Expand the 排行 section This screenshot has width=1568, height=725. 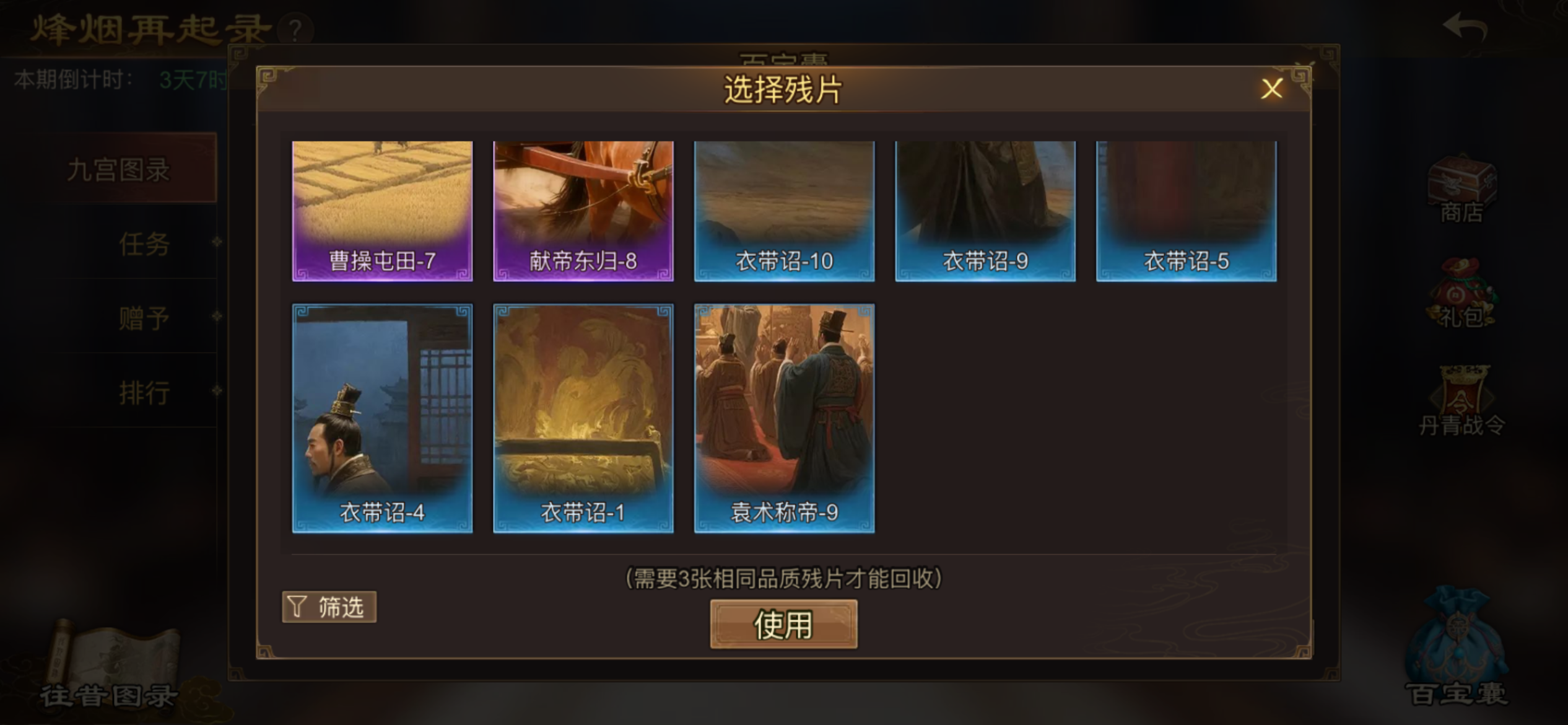[144, 392]
